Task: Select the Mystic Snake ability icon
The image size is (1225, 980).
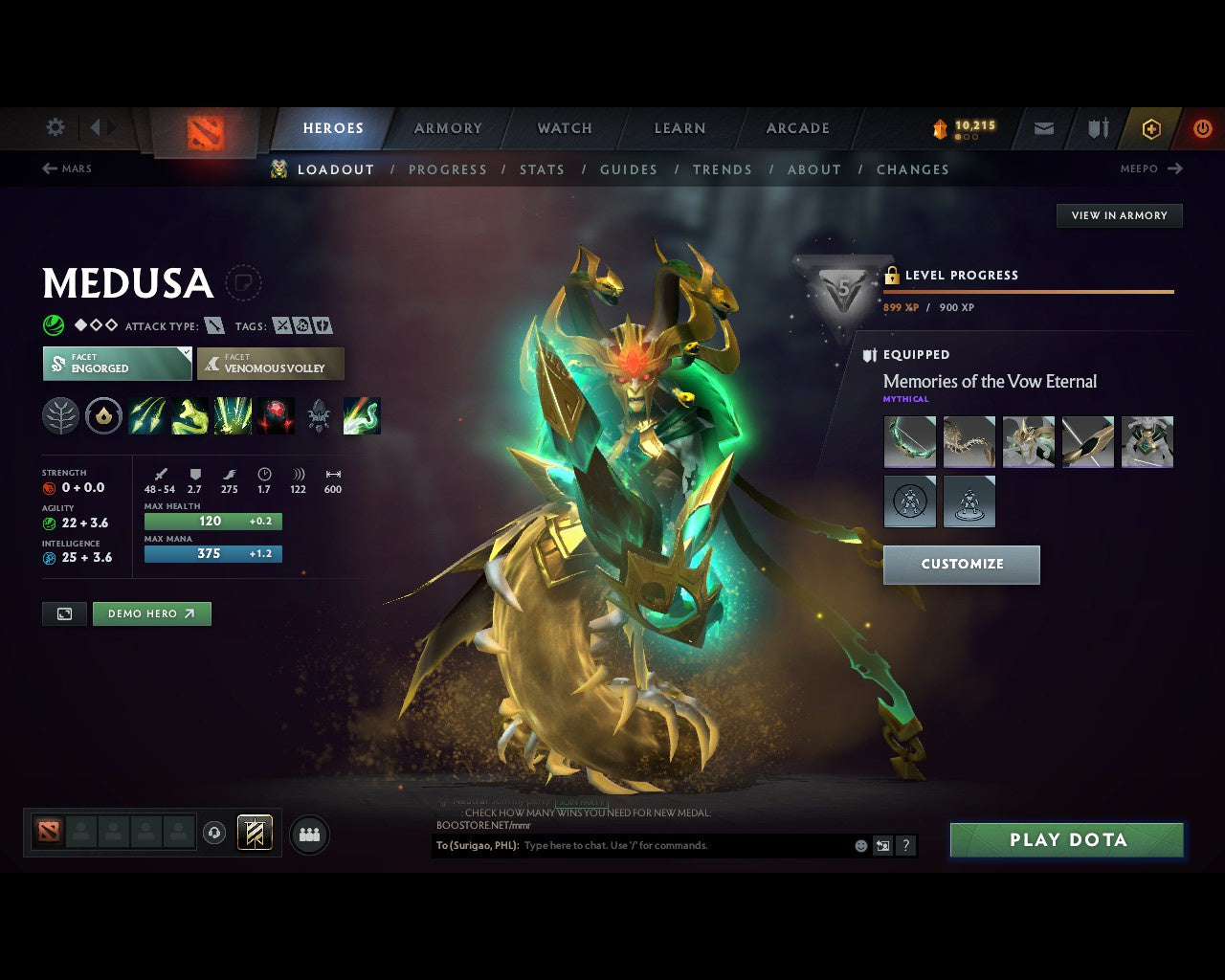Action: coord(189,415)
